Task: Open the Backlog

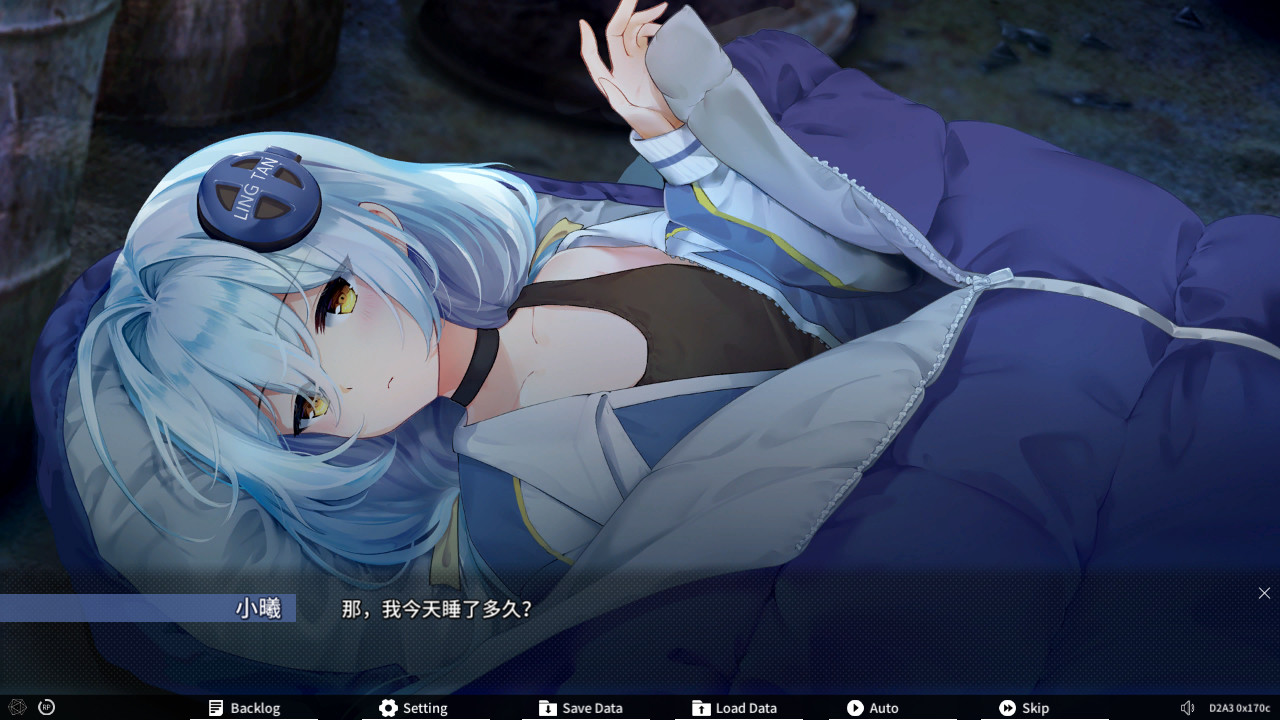Action: click(x=244, y=708)
